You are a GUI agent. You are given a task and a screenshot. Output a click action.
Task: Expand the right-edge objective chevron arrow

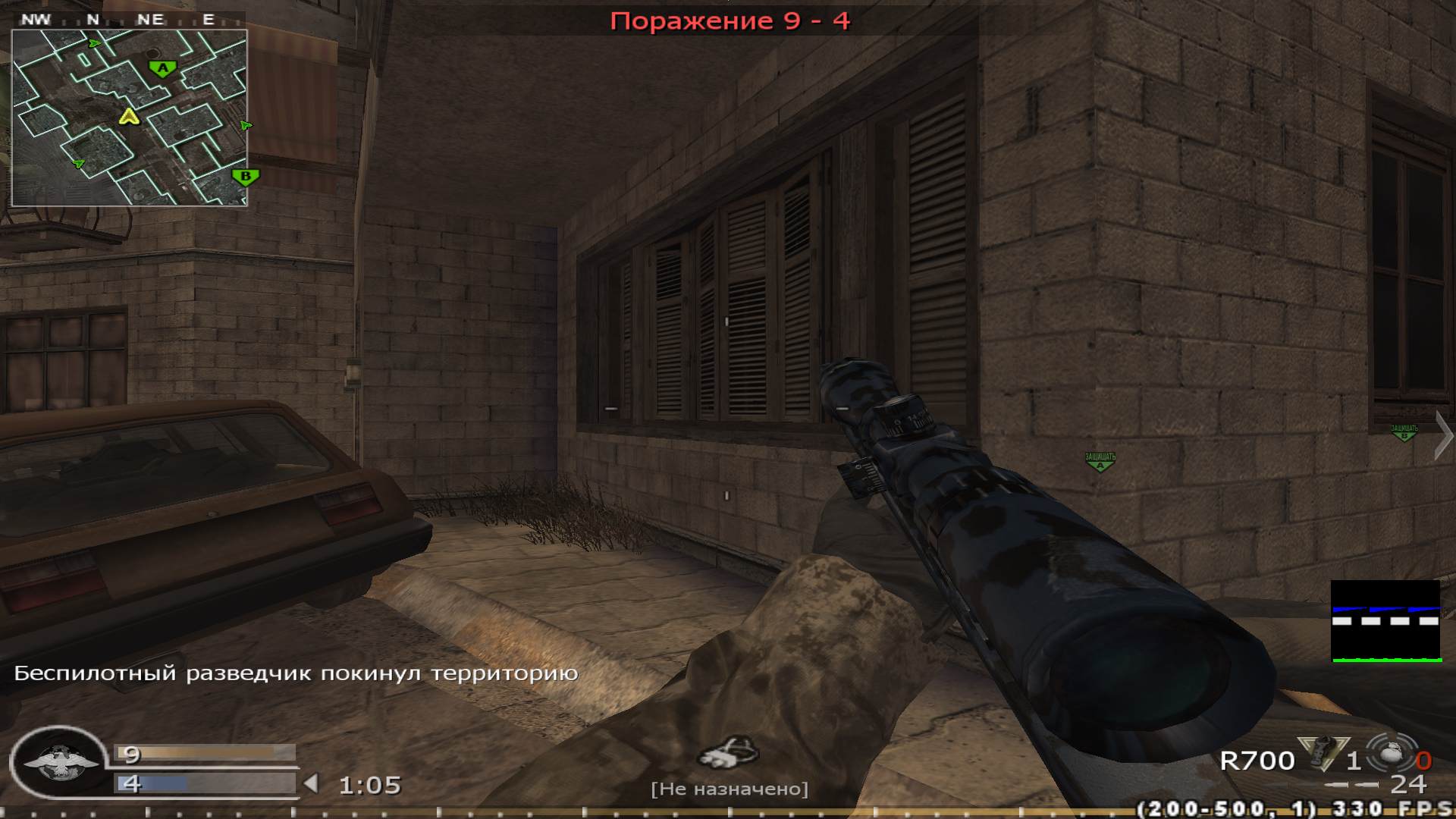pos(1444,436)
